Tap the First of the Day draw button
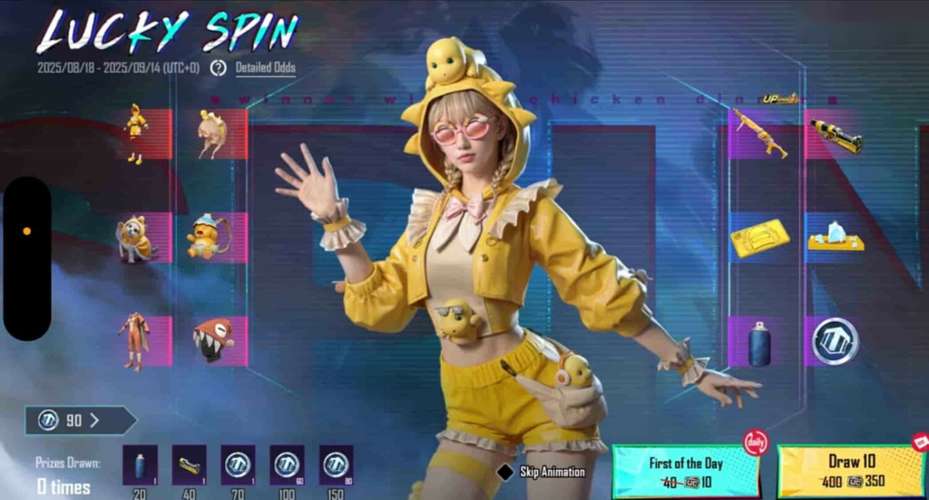This screenshot has width=929, height=500. (685, 470)
